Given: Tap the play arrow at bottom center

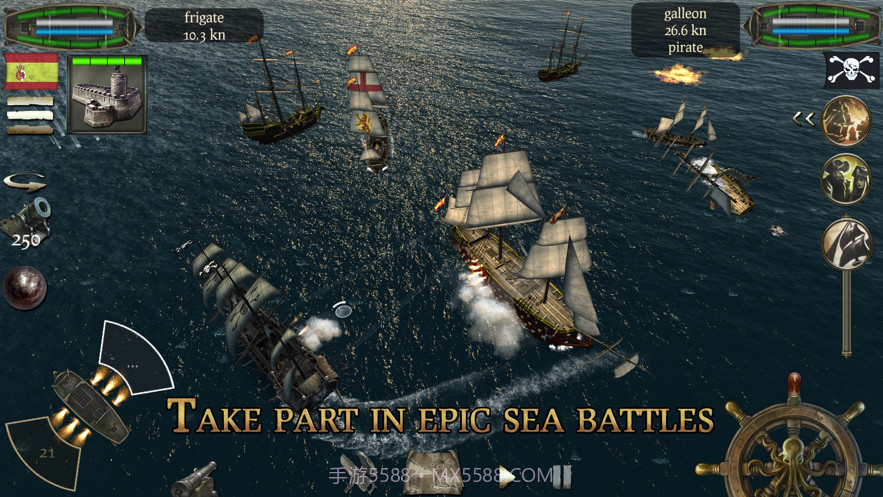Looking at the screenshot, I should 508,477.
